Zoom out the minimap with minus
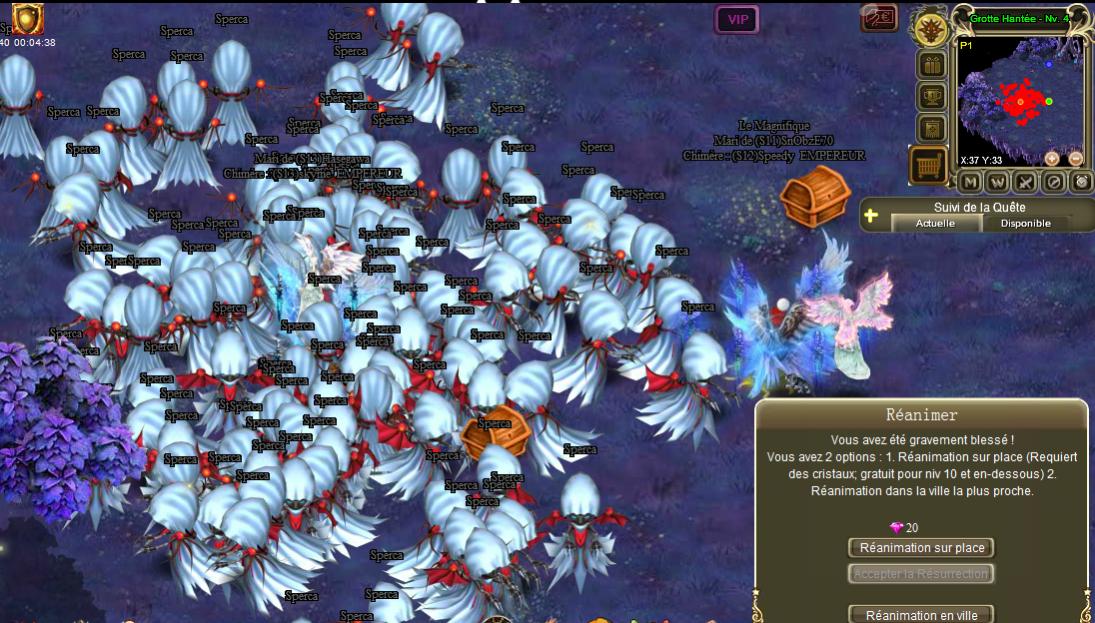This screenshot has width=1095, height=623. 1076,158
